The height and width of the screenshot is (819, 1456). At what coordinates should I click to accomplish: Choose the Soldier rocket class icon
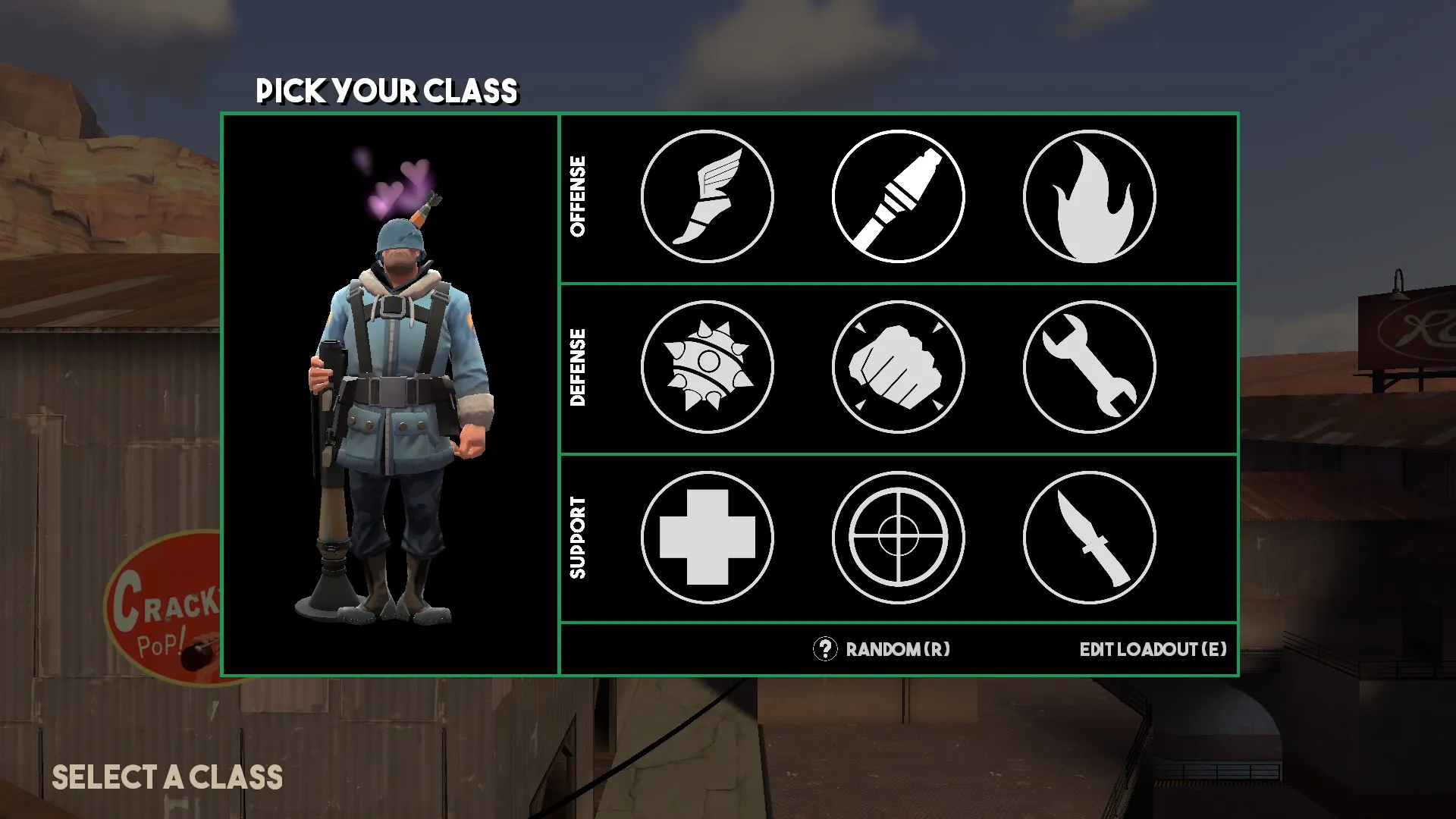[898, 197]
